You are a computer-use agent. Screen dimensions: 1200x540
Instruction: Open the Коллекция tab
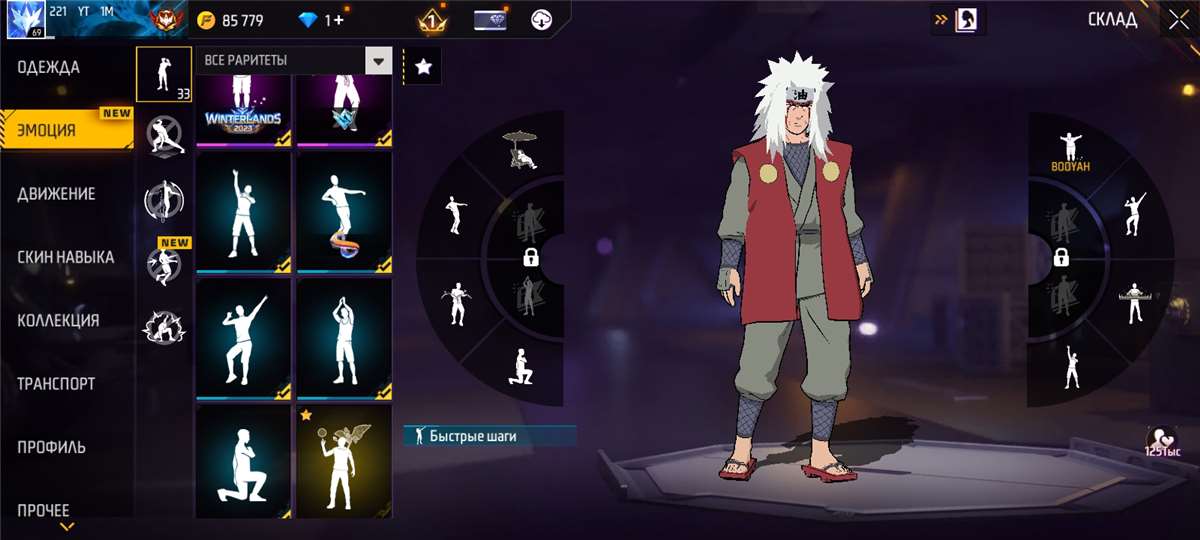pos(58,321)
